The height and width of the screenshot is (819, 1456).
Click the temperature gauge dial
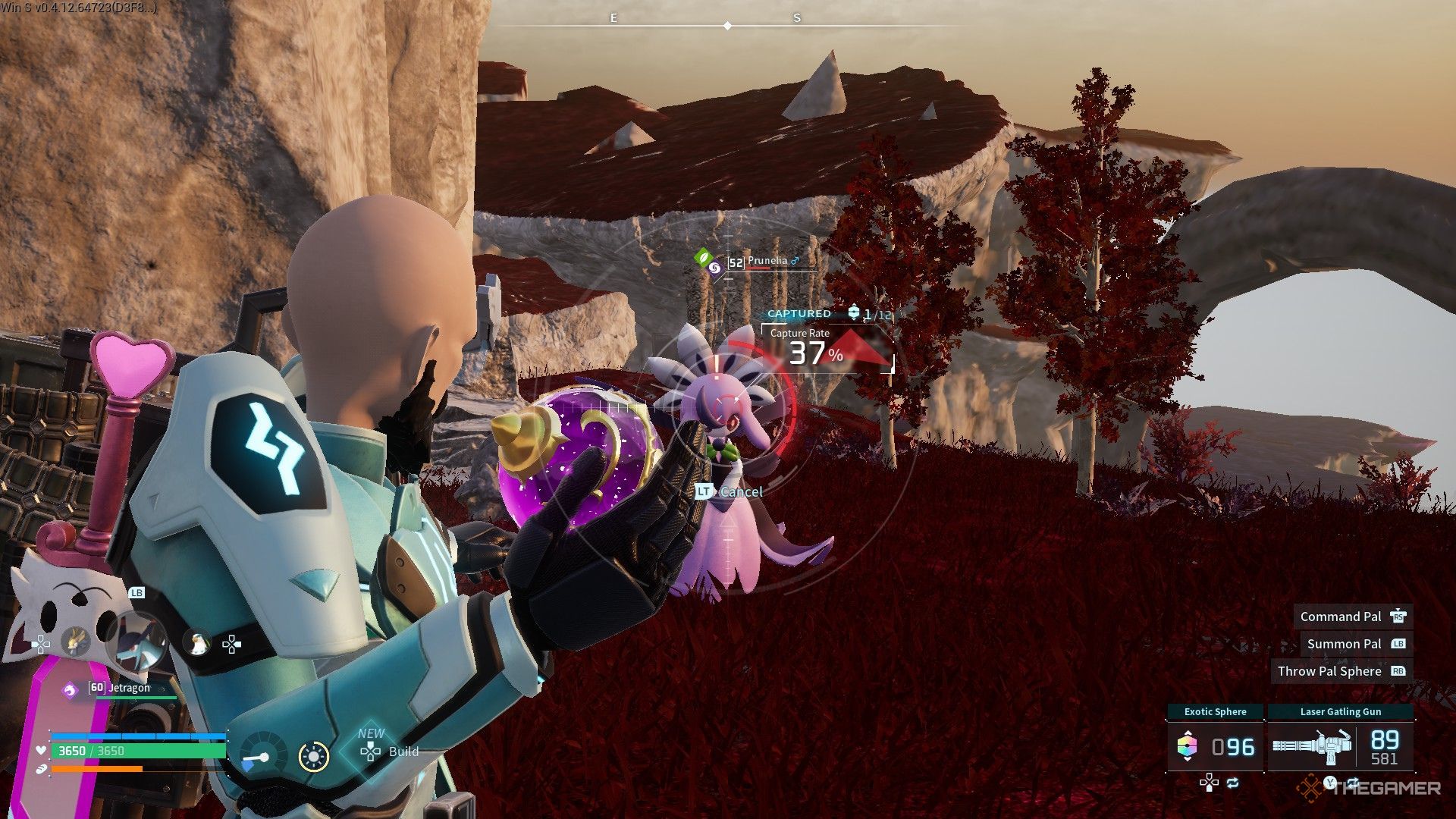(263, 754)
